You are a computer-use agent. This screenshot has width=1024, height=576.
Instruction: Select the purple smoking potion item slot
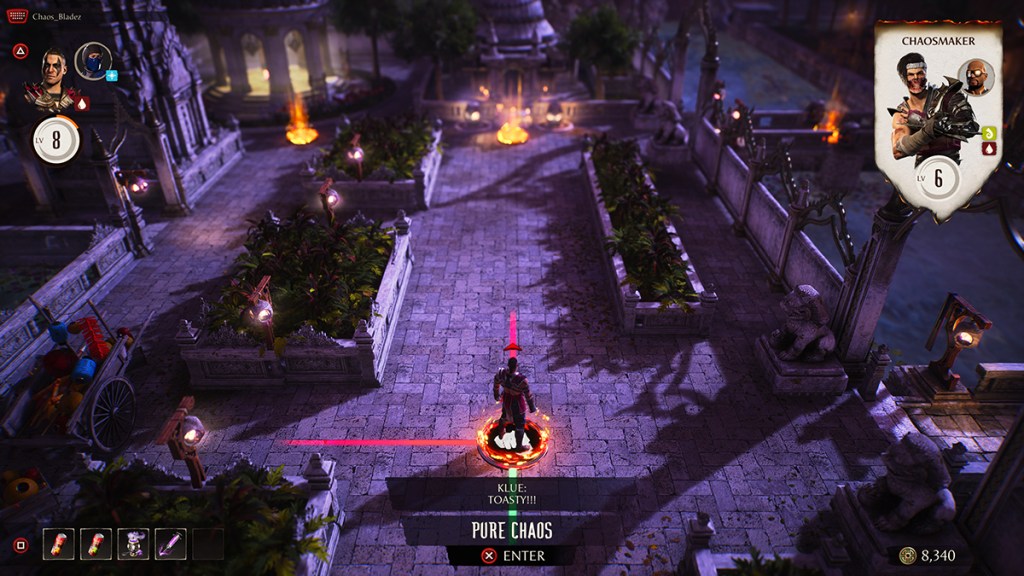[133, 544]
